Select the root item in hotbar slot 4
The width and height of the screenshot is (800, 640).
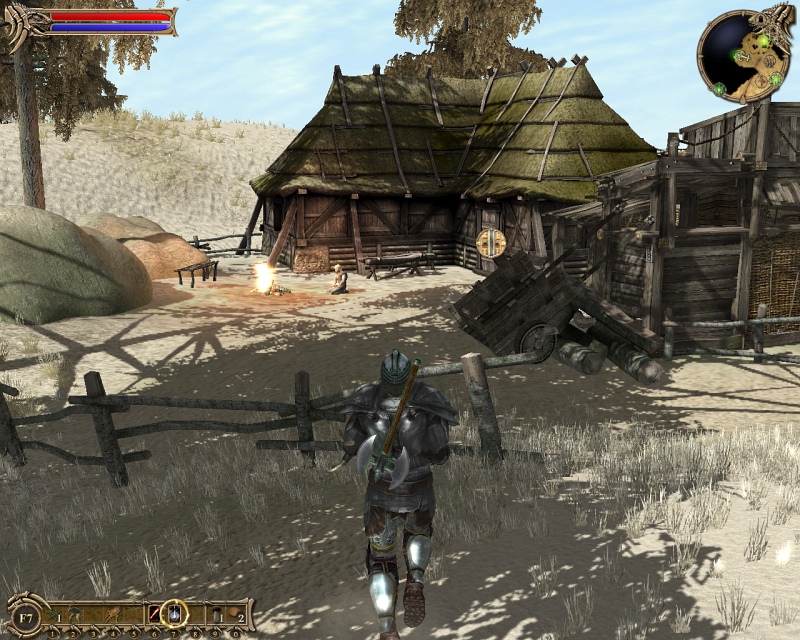click(x=113, y=612)
